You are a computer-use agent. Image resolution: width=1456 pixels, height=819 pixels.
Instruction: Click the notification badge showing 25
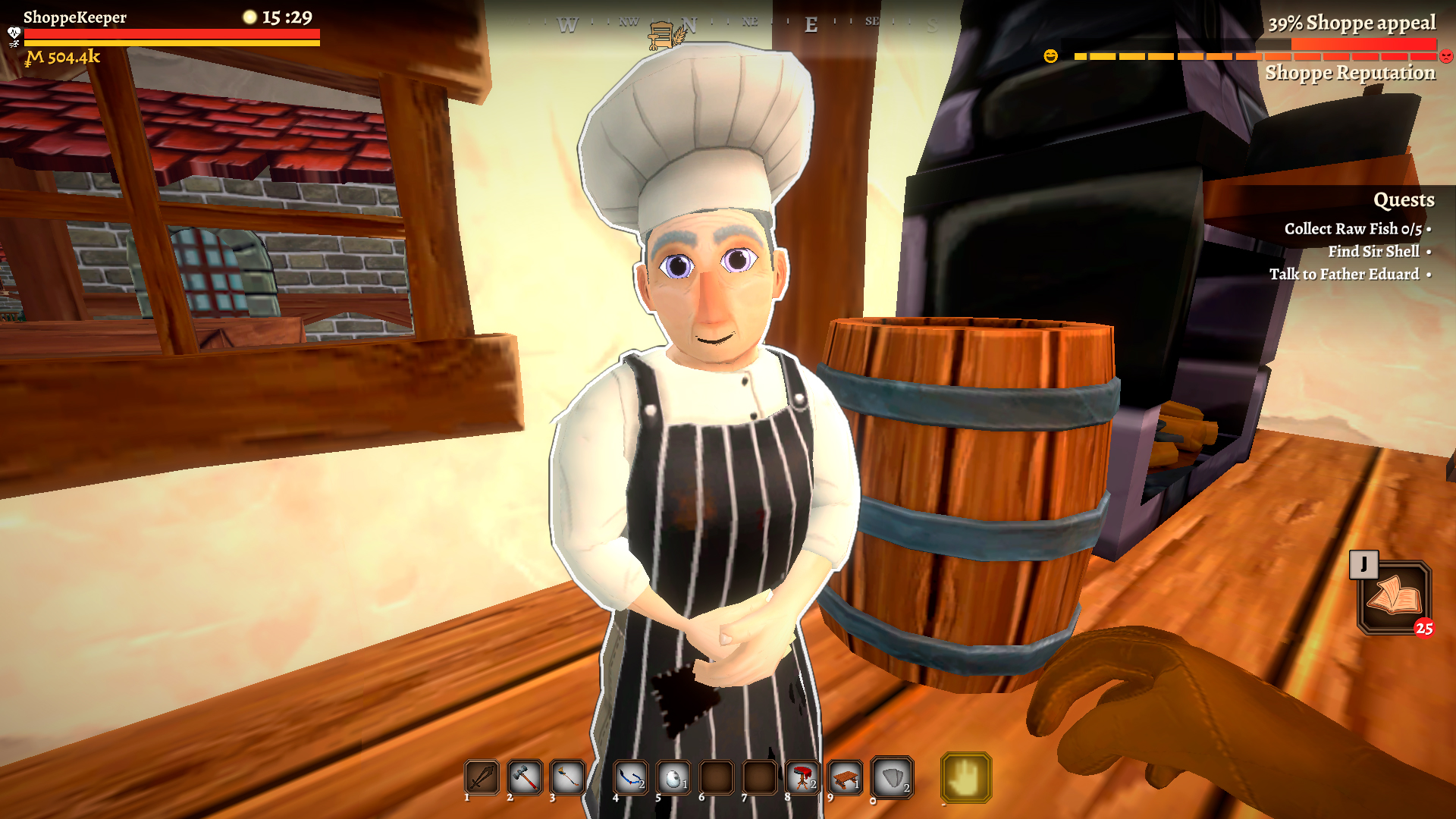1425,627
